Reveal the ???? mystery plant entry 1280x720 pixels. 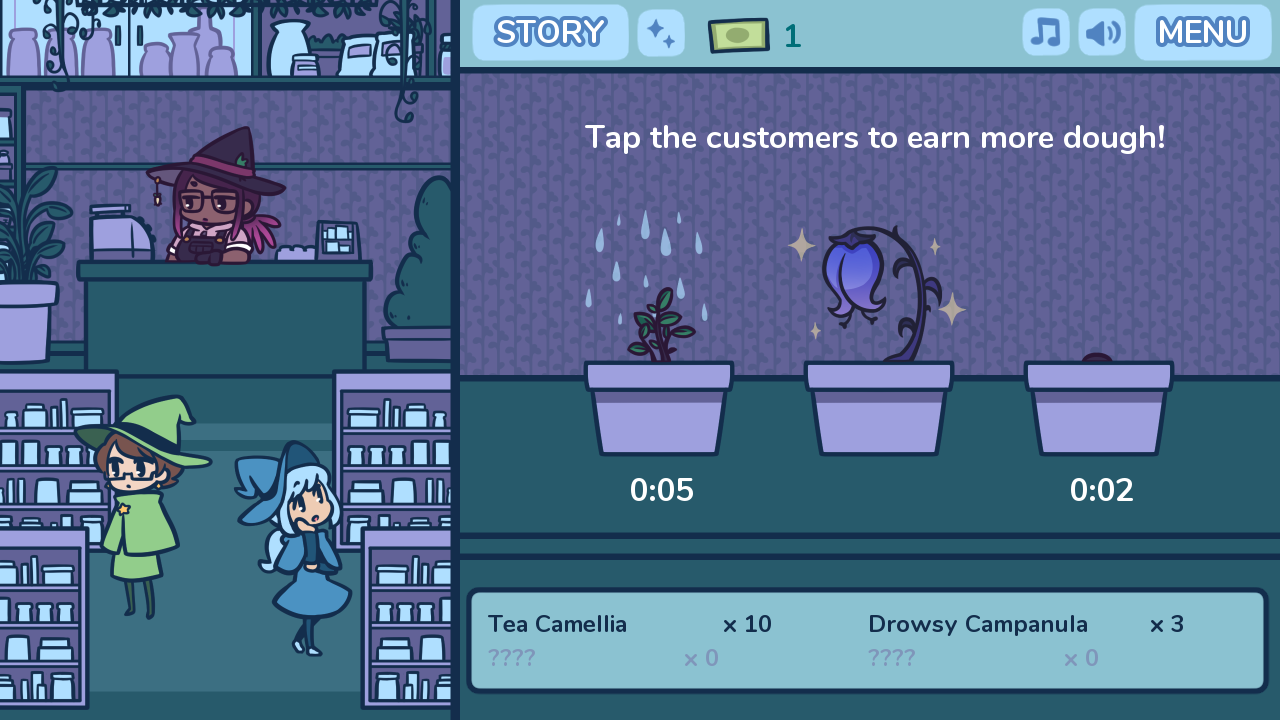(510, 658)
